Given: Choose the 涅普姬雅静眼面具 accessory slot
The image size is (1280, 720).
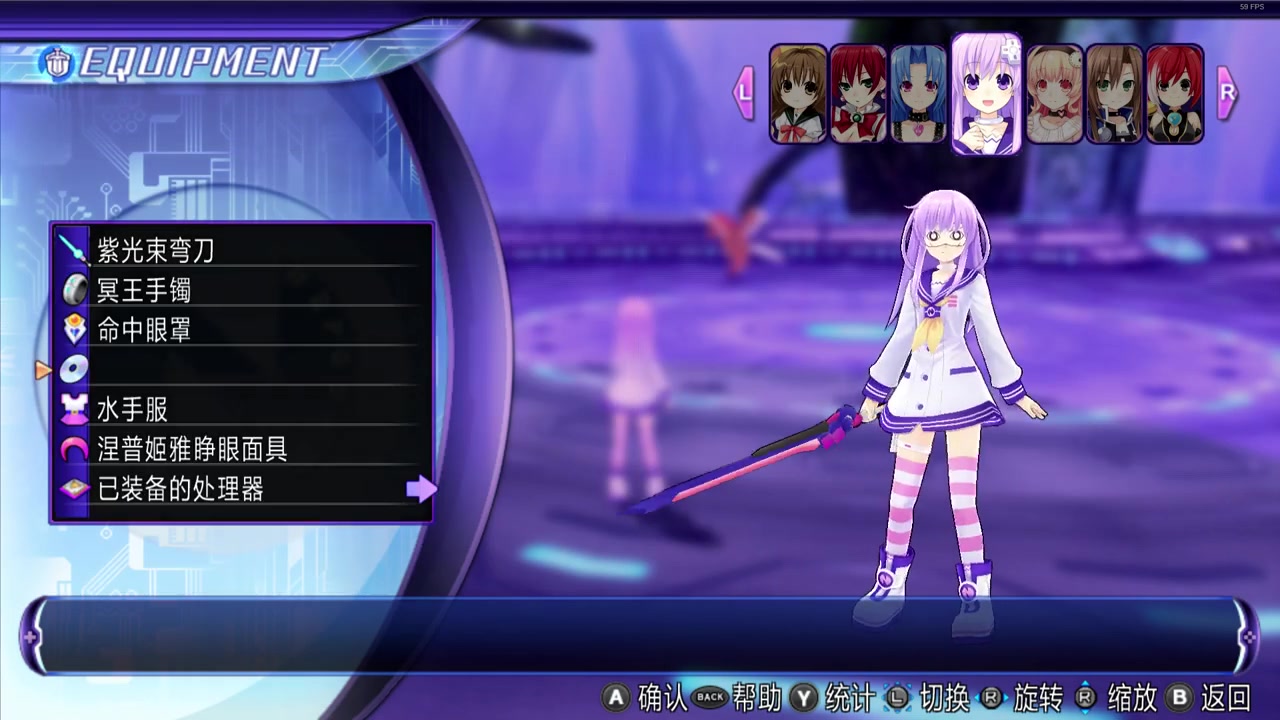Looking at the screenshot, I should tap(240, 450).
